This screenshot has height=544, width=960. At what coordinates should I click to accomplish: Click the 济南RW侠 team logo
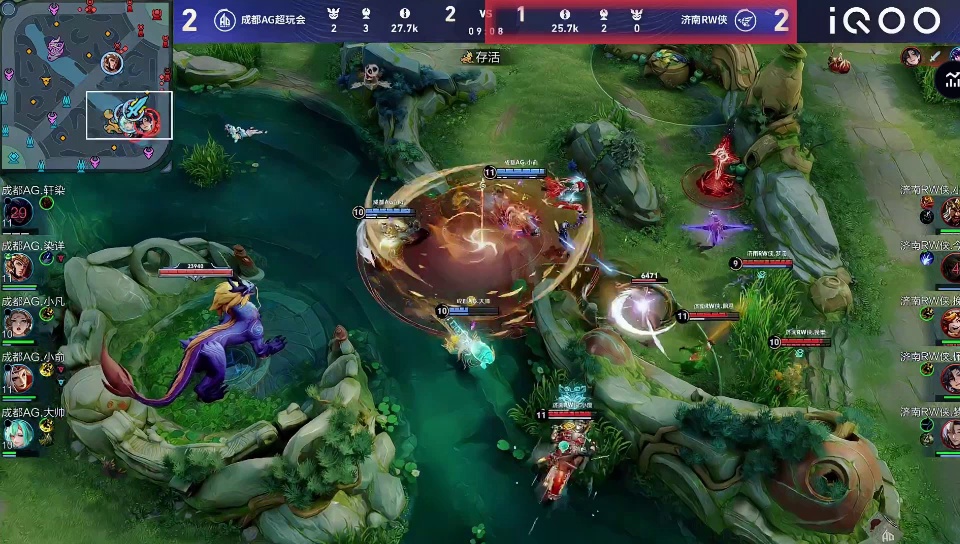click(x=745, y=20)
